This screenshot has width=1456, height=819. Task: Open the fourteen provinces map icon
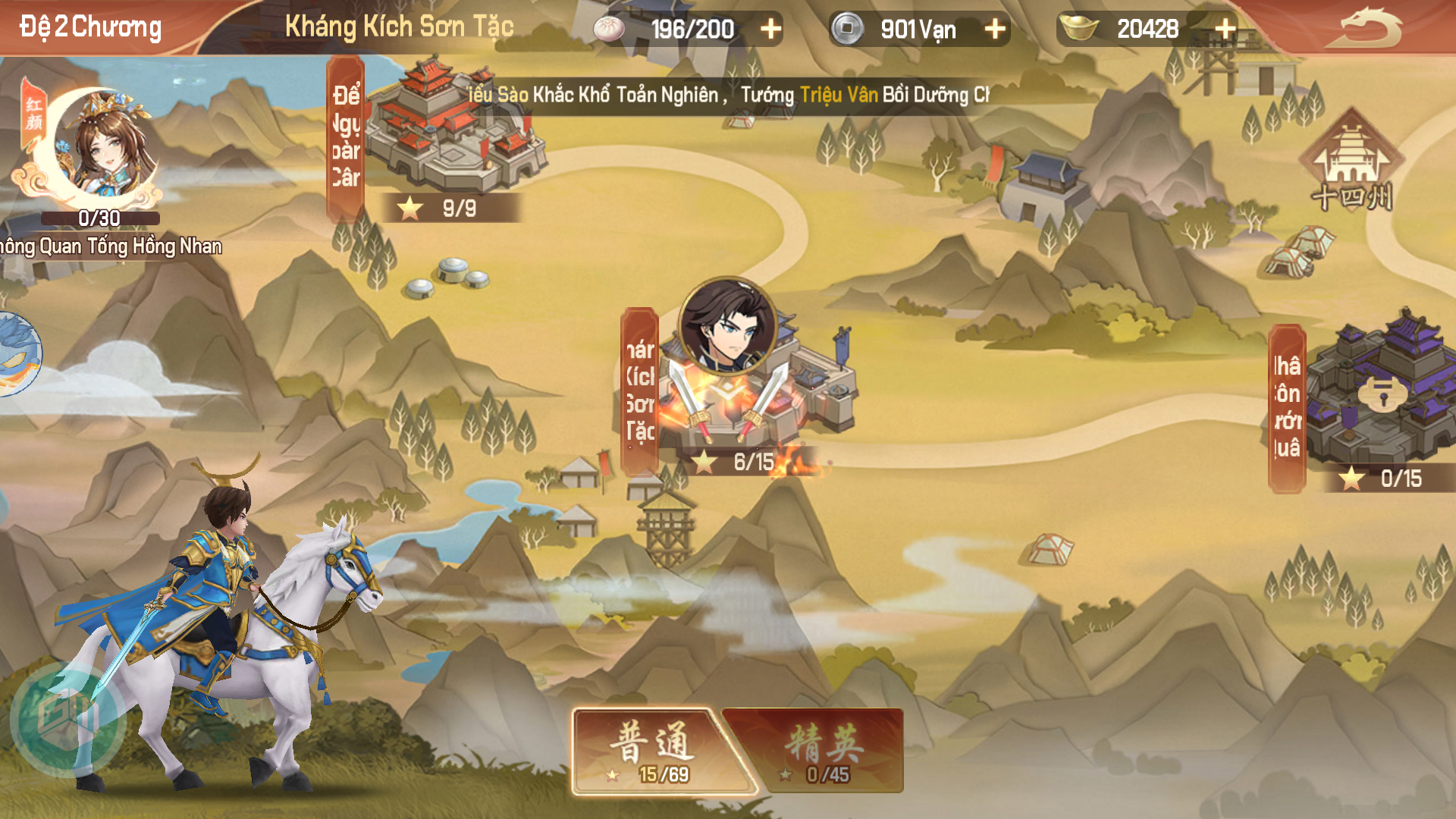[1351, 161]
